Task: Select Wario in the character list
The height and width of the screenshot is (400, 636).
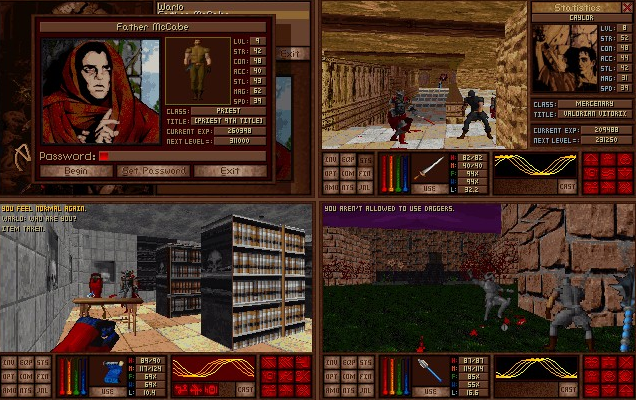Action: 172,5
